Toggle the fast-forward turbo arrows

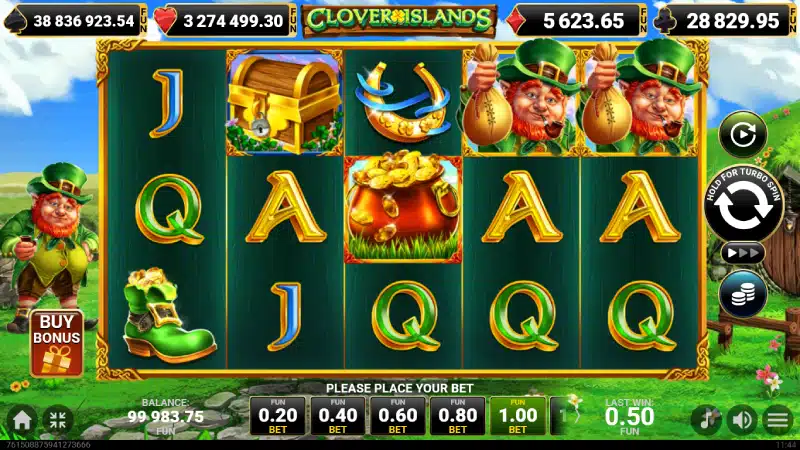[742, 254]
